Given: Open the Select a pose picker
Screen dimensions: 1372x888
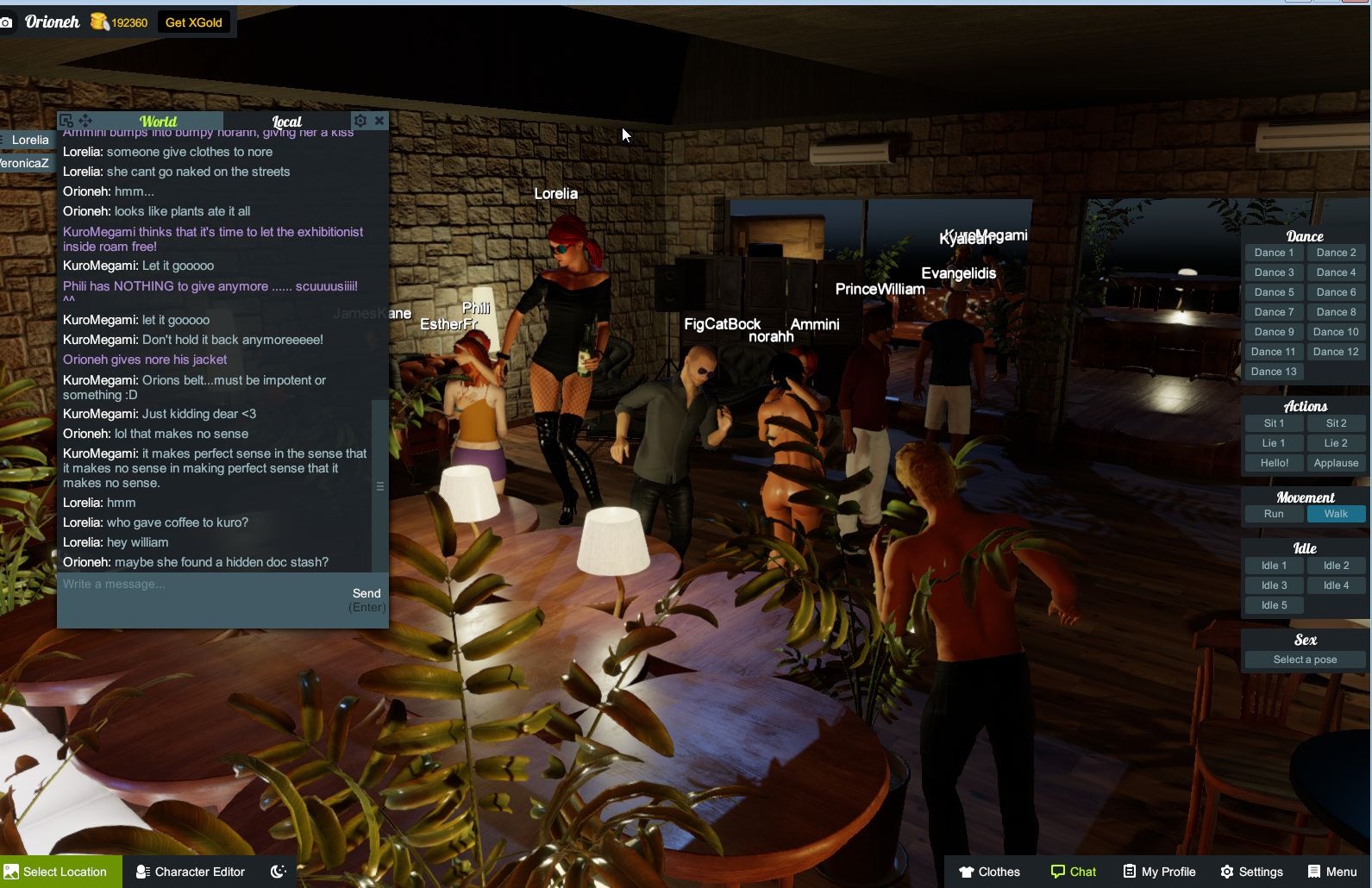Looking at the screenshot, I should point(1303,659).
